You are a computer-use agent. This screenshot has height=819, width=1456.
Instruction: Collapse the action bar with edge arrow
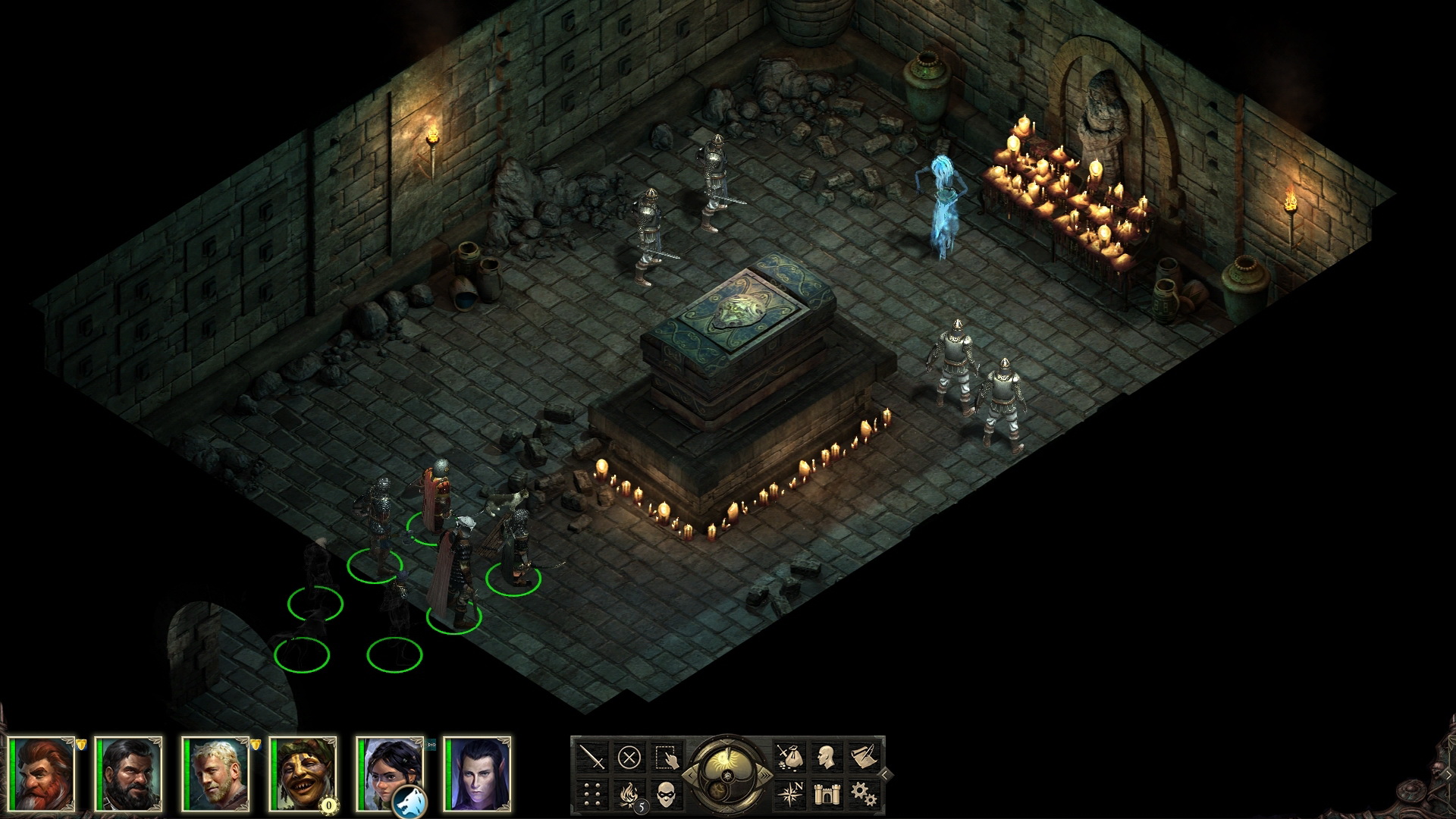pyautogui.click(x=884, y=775)
